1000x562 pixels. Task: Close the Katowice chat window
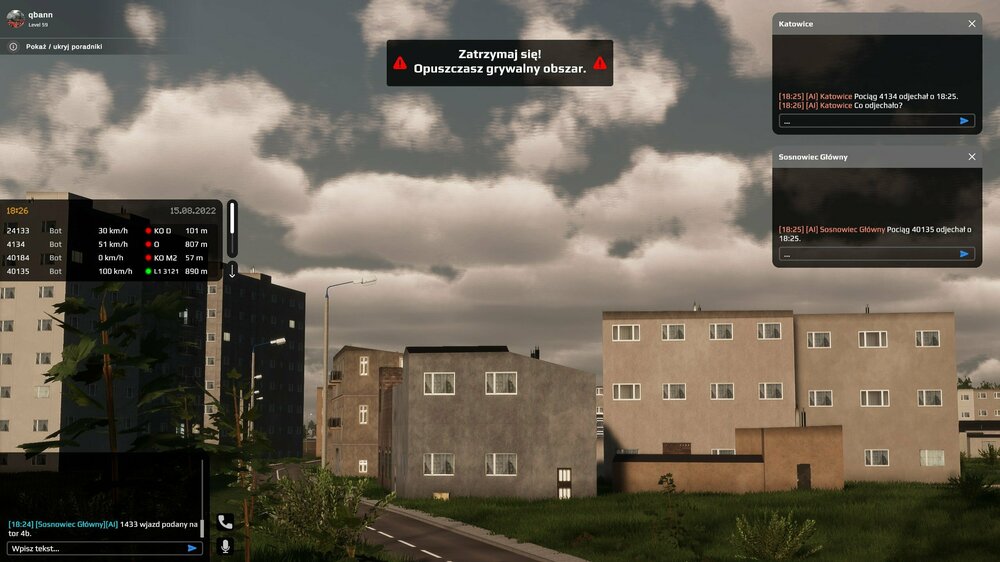pyautogui.click(x=972, y=23)
